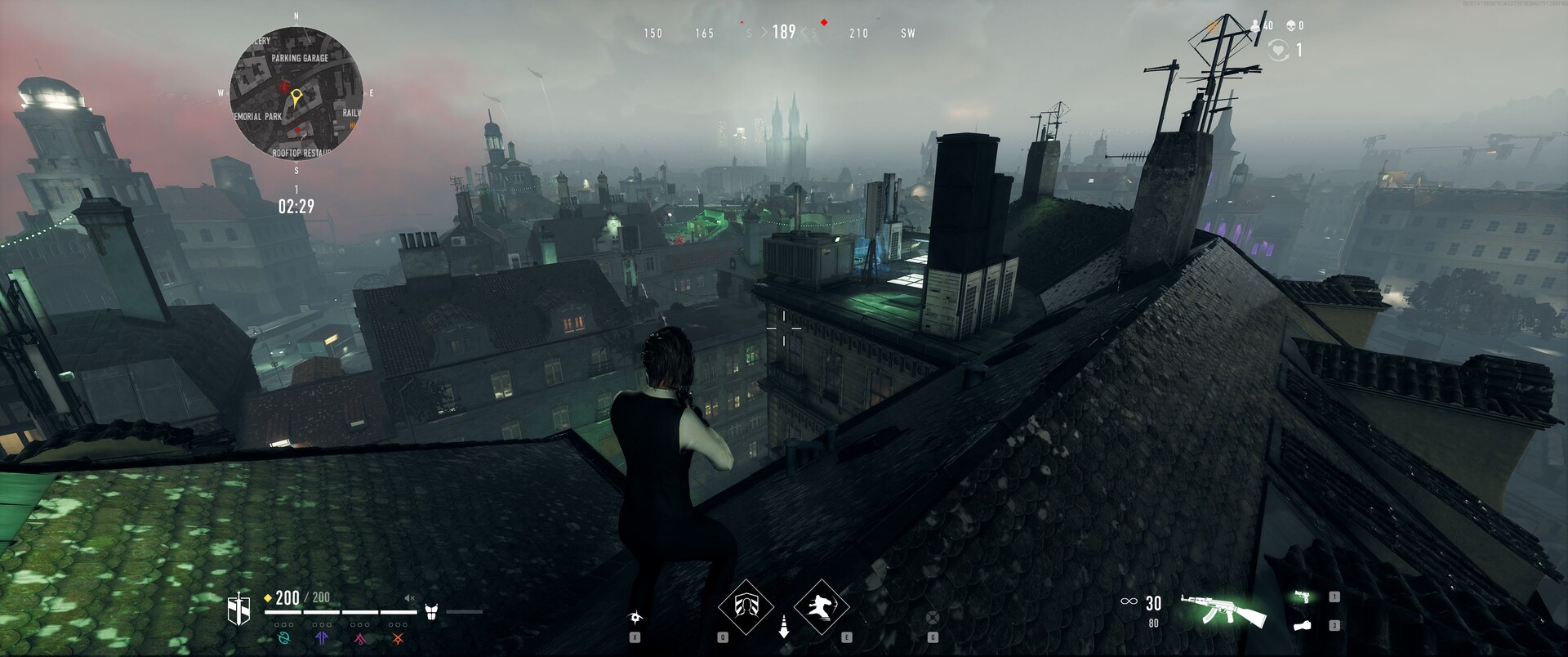Click the orange blood resonance symbol
The image size is (1568, 657).
click(x=398, y=638)
